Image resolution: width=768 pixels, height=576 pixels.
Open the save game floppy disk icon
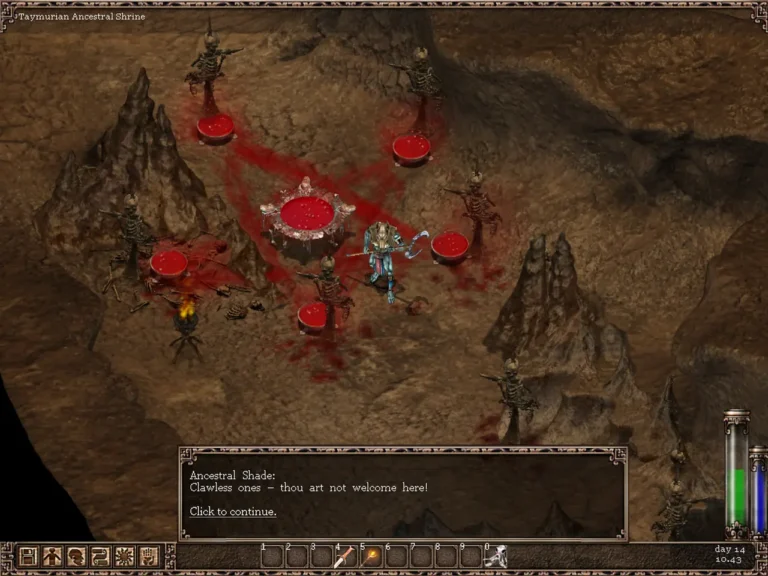28,556
